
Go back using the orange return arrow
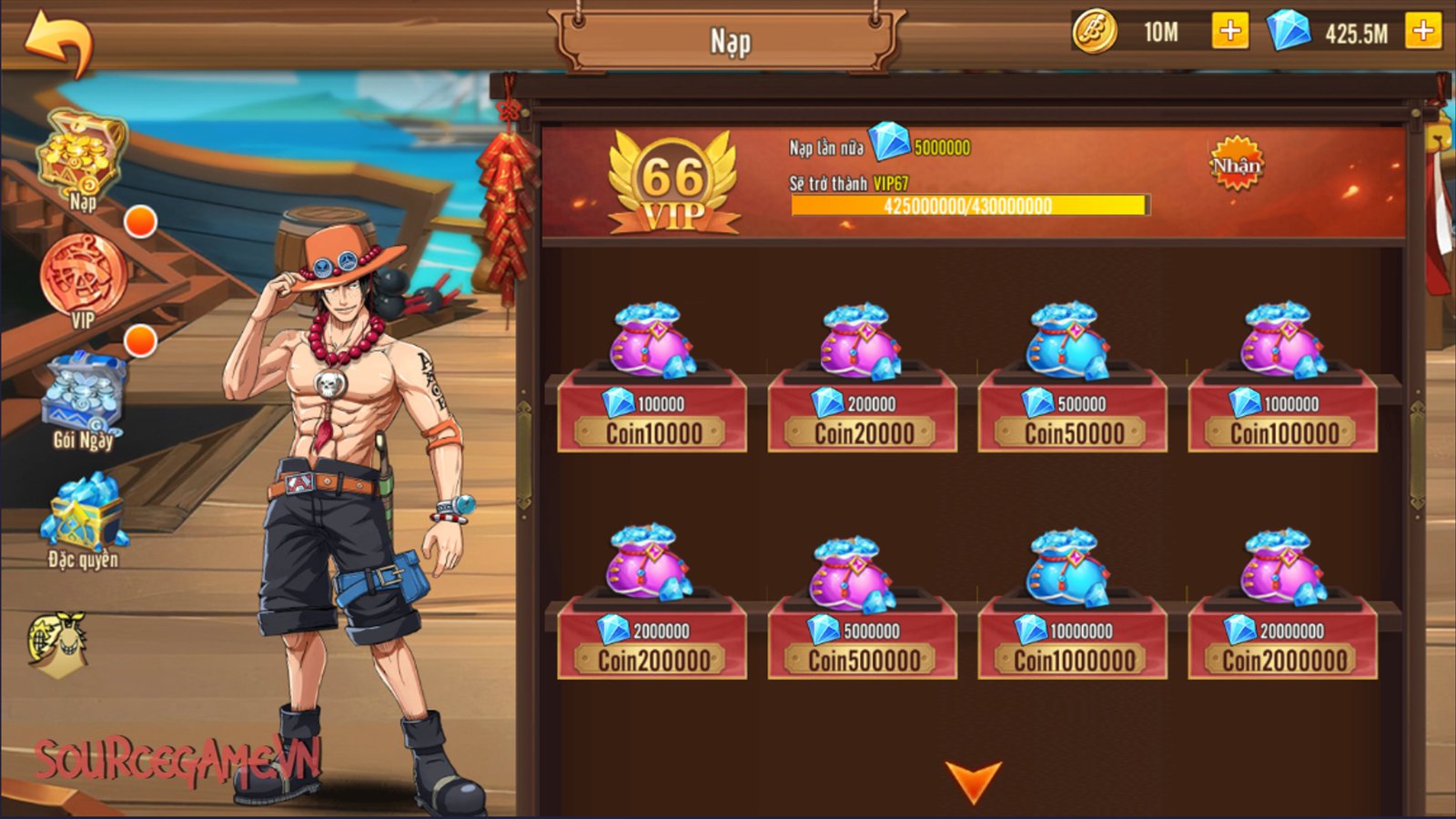click(x=59, y=43)
